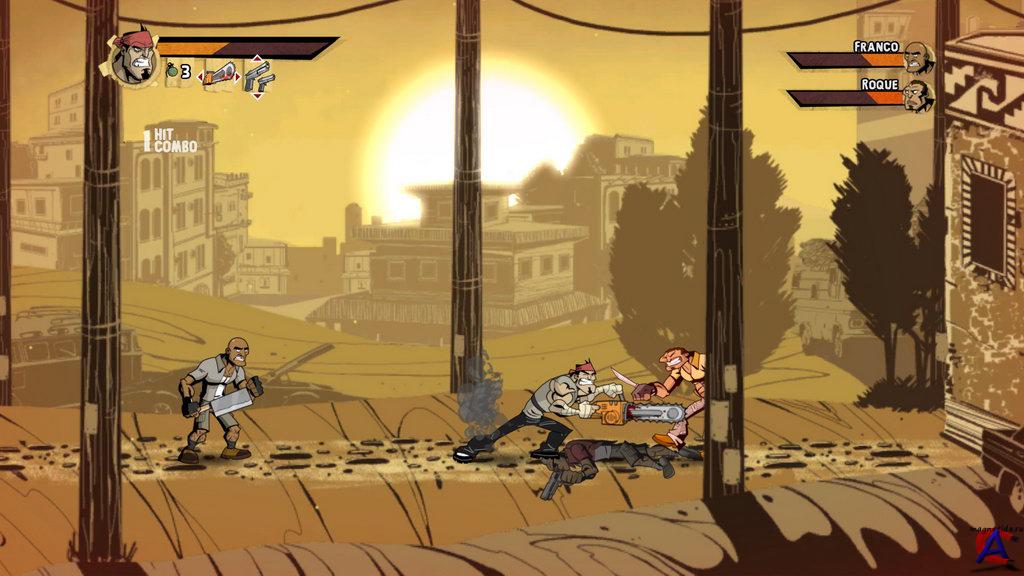Click the player's bandana portrait
1024x576 pixels.
pos(134,58)
